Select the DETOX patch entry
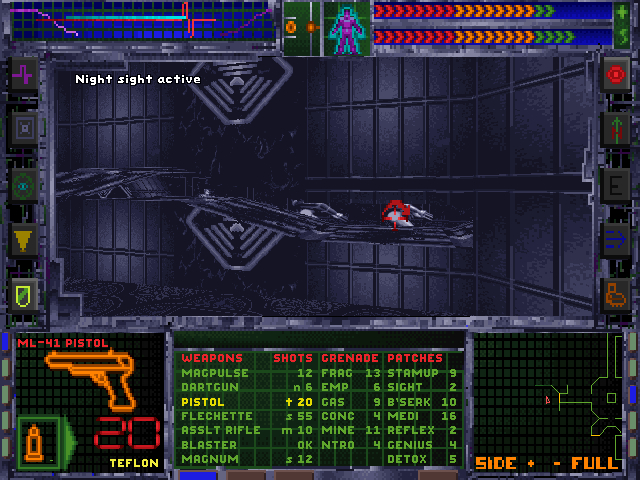This screenshot has height=480, width=640. (x=405, y=459)
